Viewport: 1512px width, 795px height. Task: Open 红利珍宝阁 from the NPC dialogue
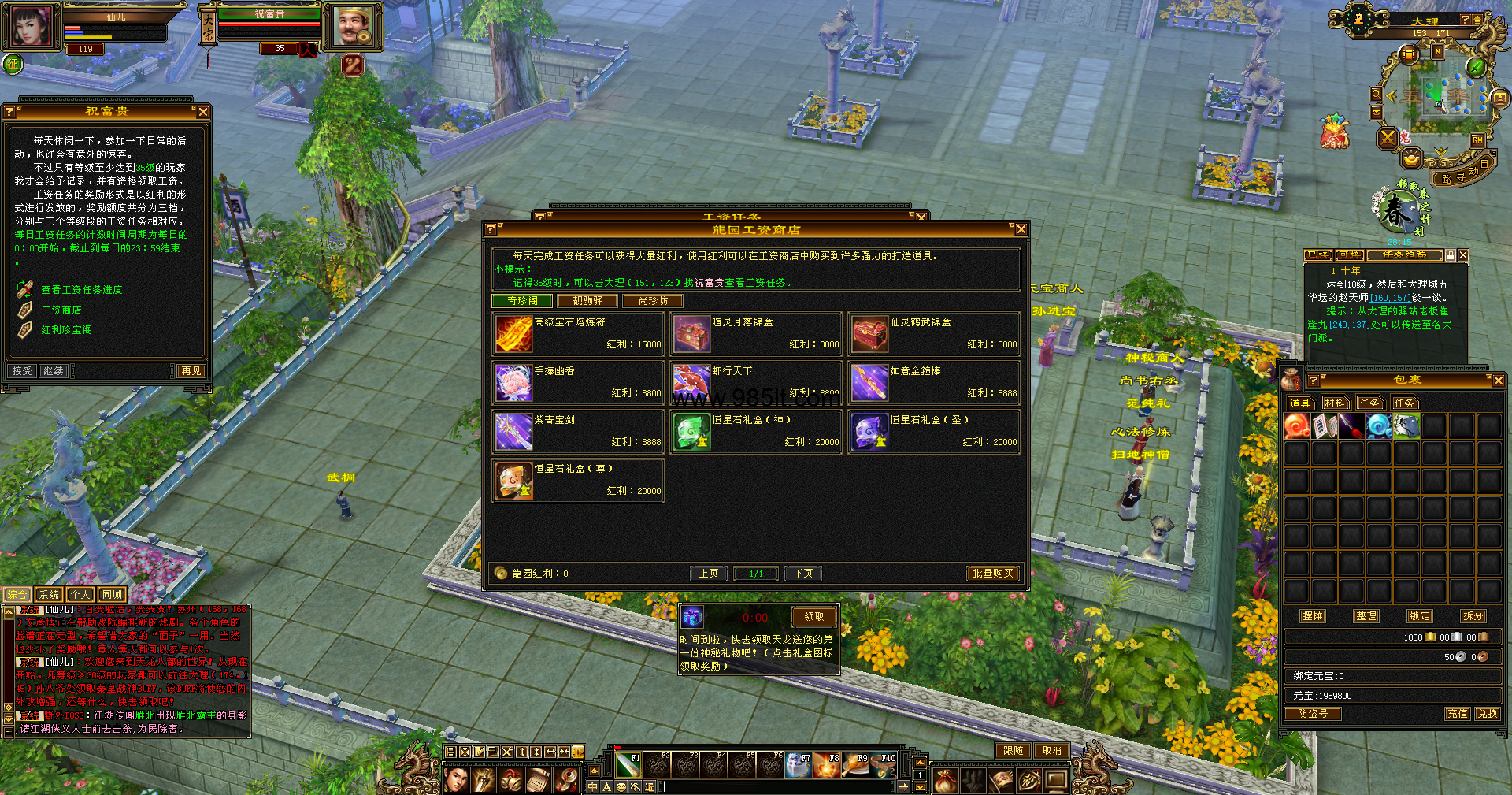coord(67,330)
